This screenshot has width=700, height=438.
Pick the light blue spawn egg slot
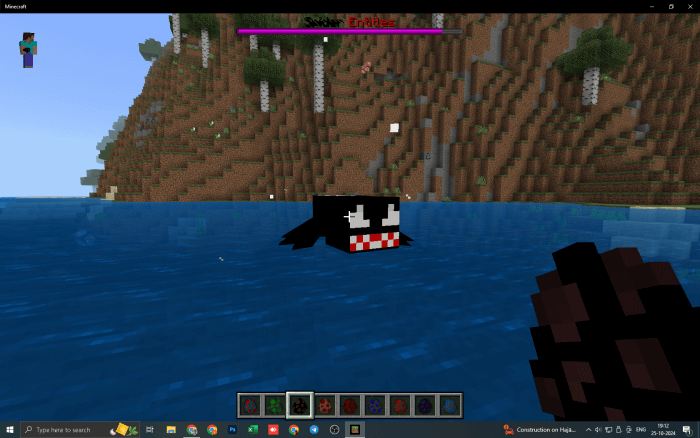[x=449, y=405]
